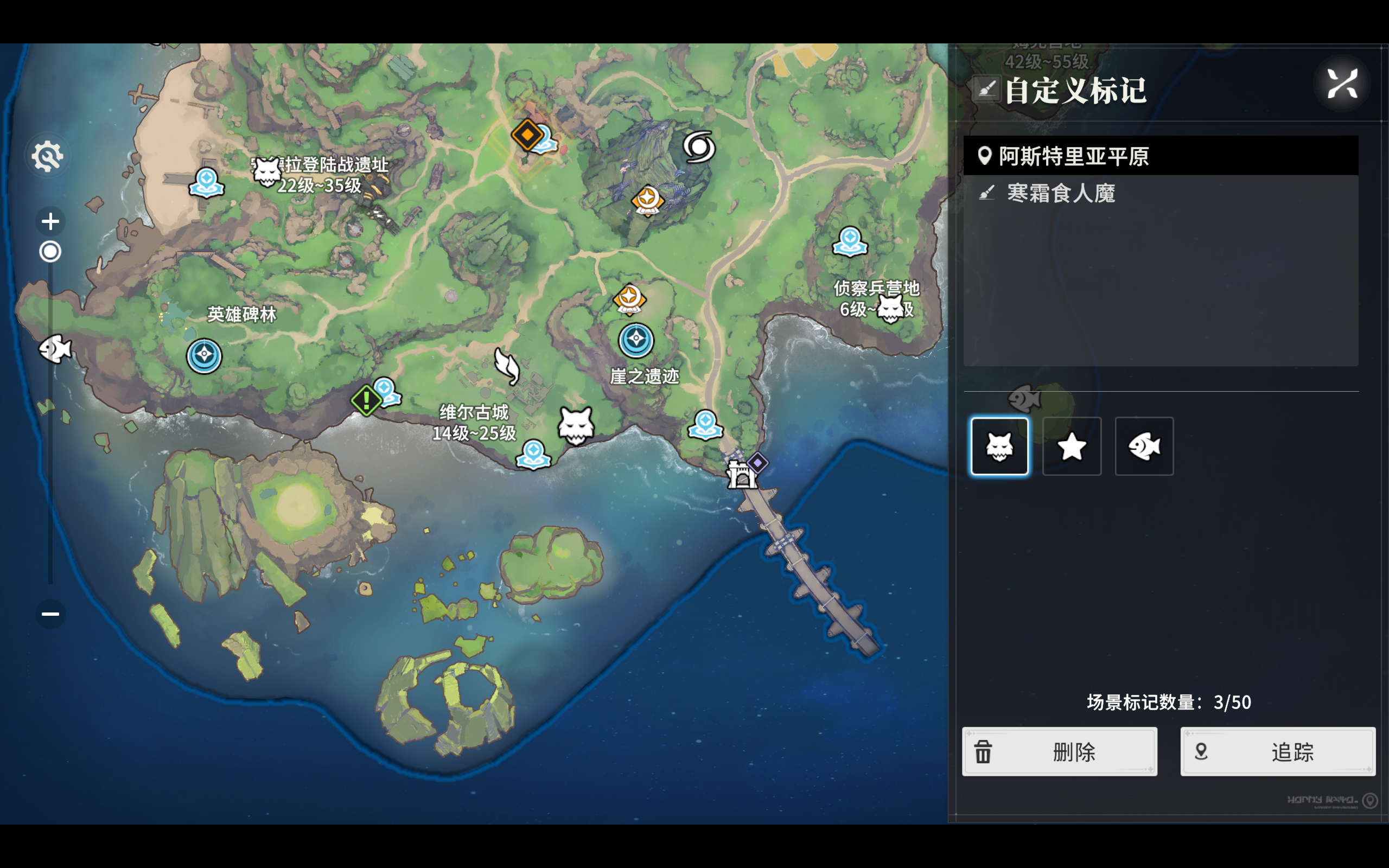The height and width of the screenshot is (868, 1389).
Task: Track the selected marker location
Action: pos(1277,751)
